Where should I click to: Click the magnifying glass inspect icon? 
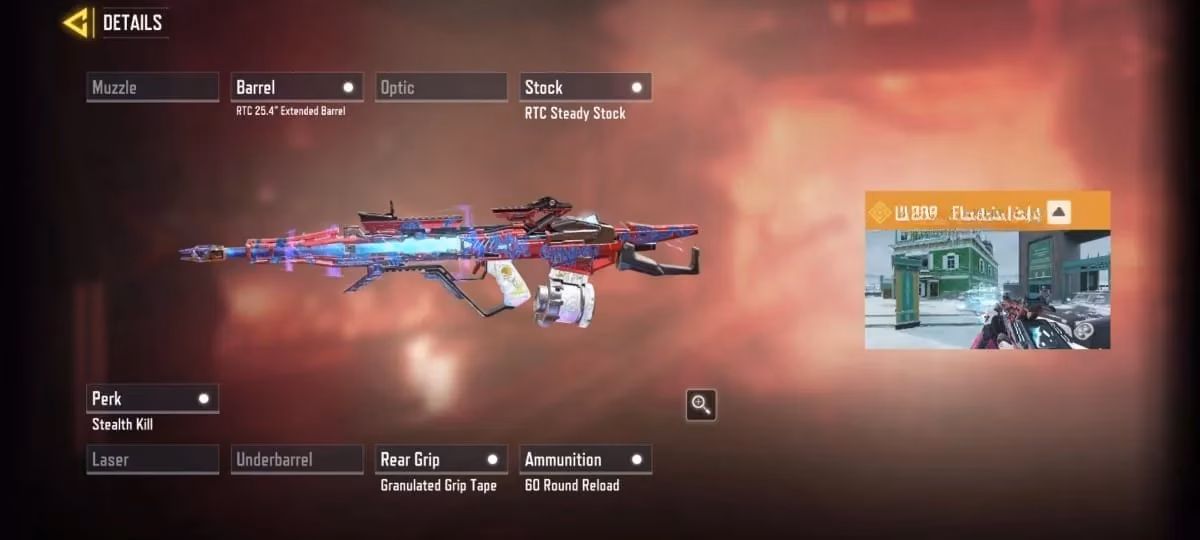[x=701, y=405]
